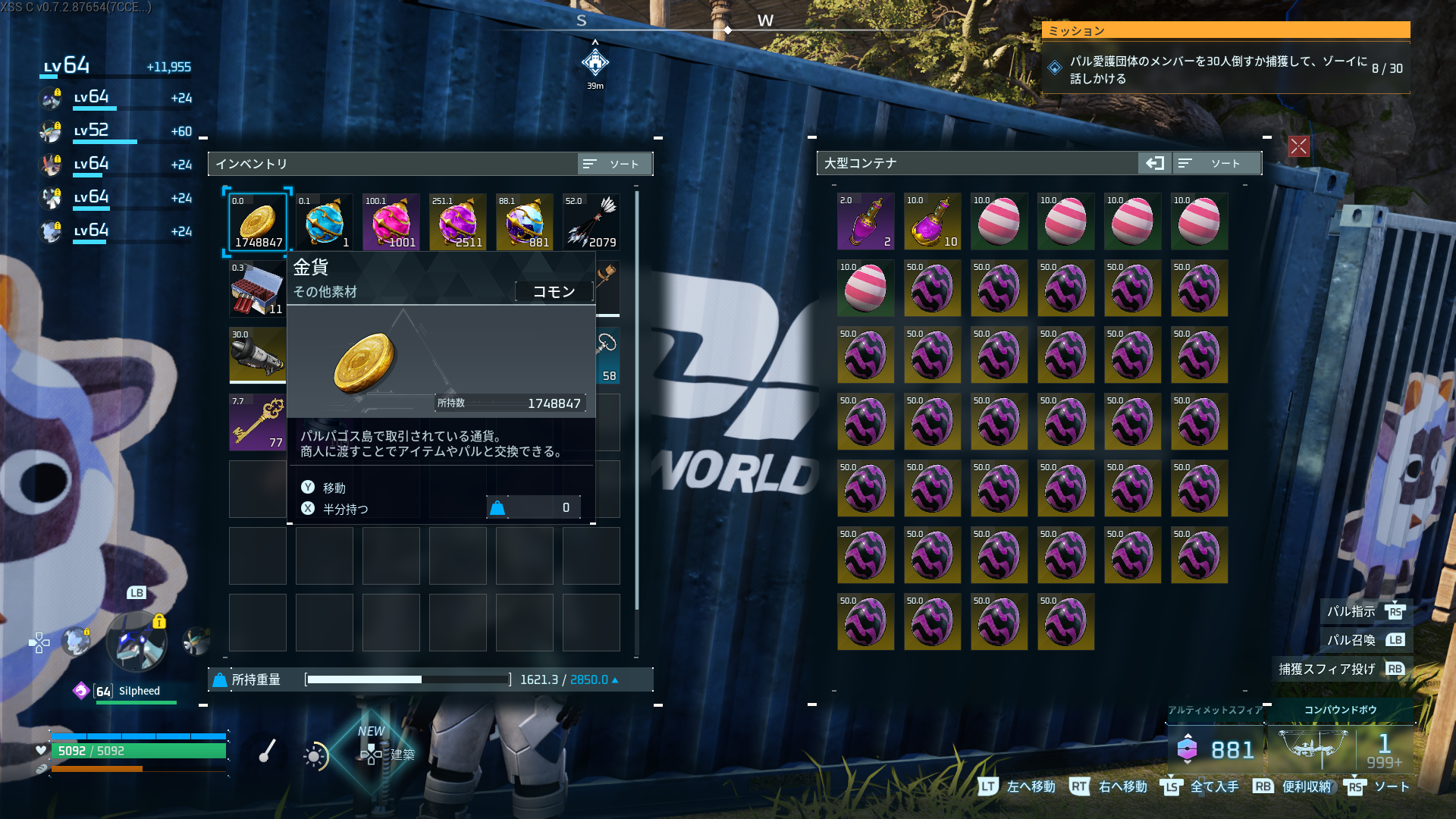Select the Ultimate Sphere stack of 881
The image size is (1456, 819).
[525, 221]
